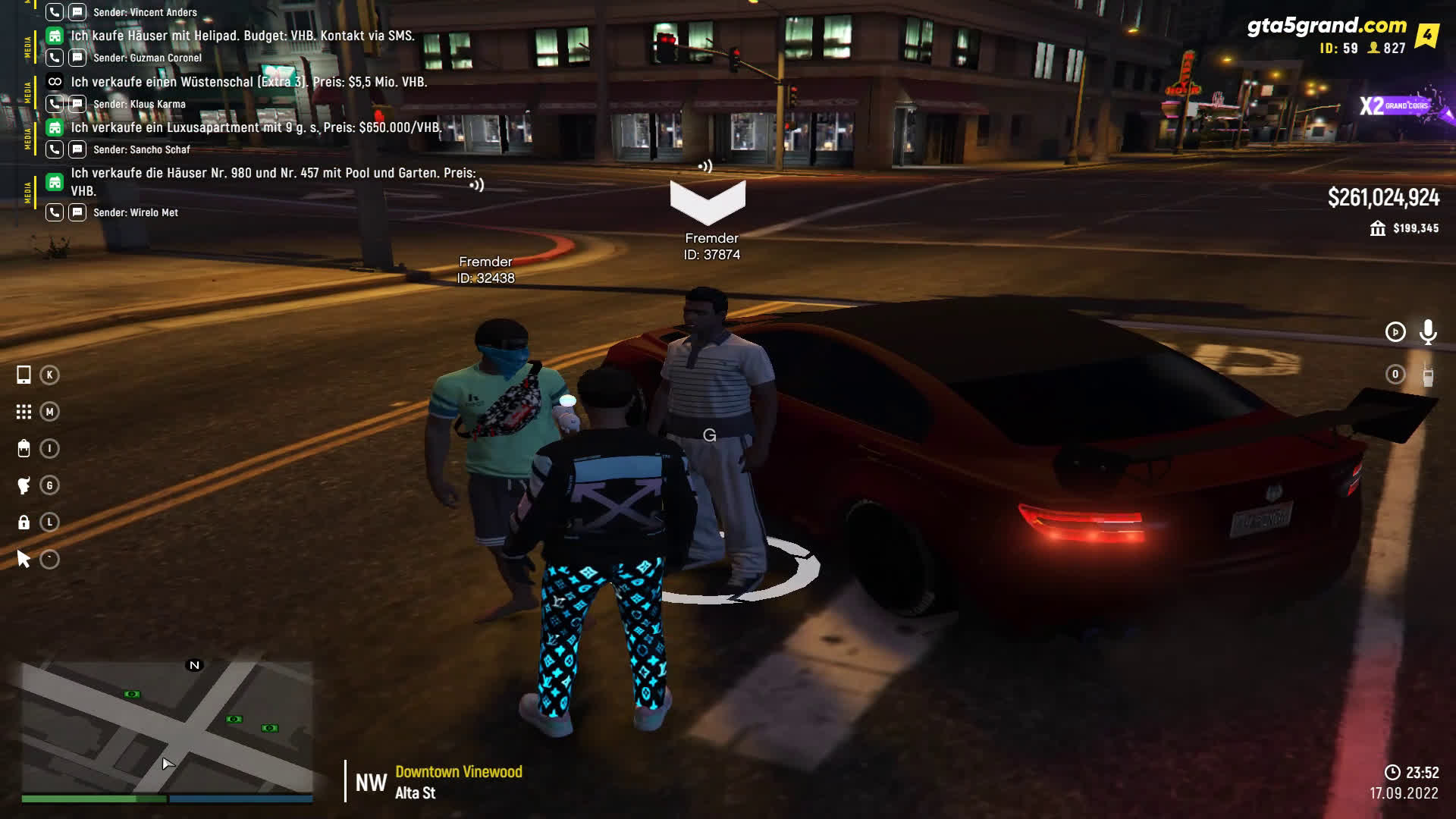
Task: Toggle the microphone voice icon
Action: (x=1428, y=332)
